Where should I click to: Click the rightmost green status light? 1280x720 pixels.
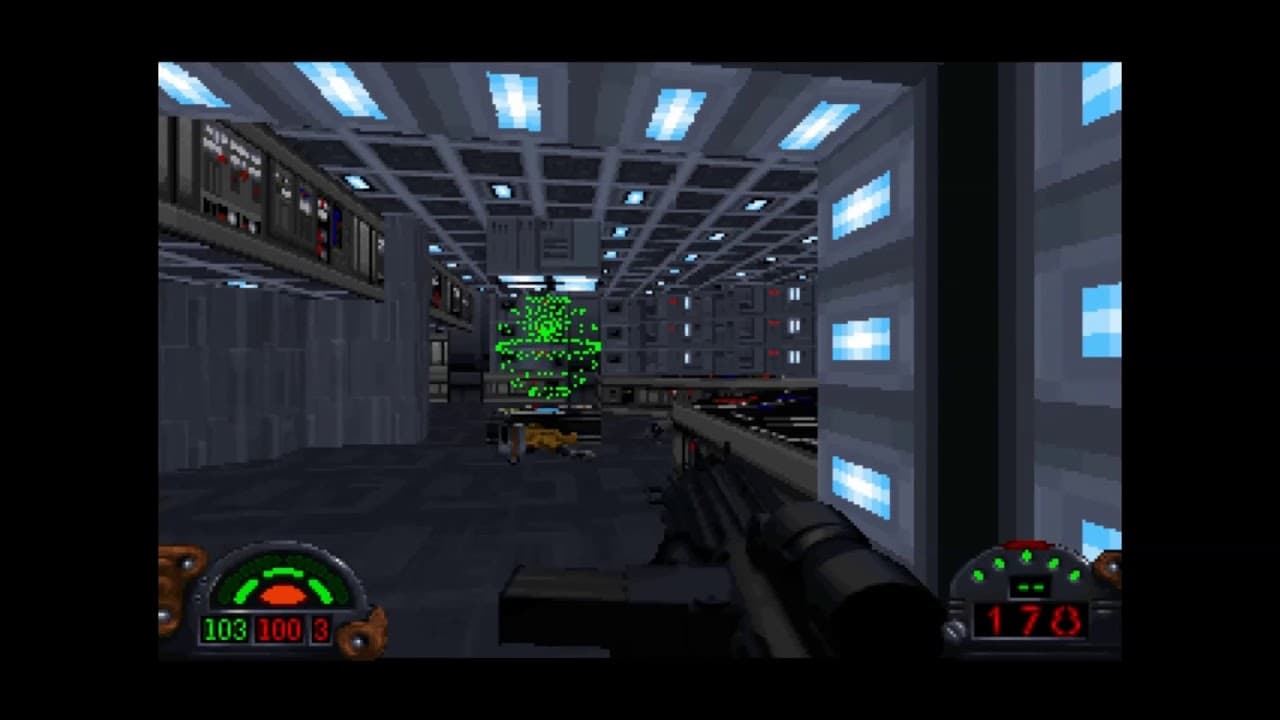click(x=1074, y=575)
